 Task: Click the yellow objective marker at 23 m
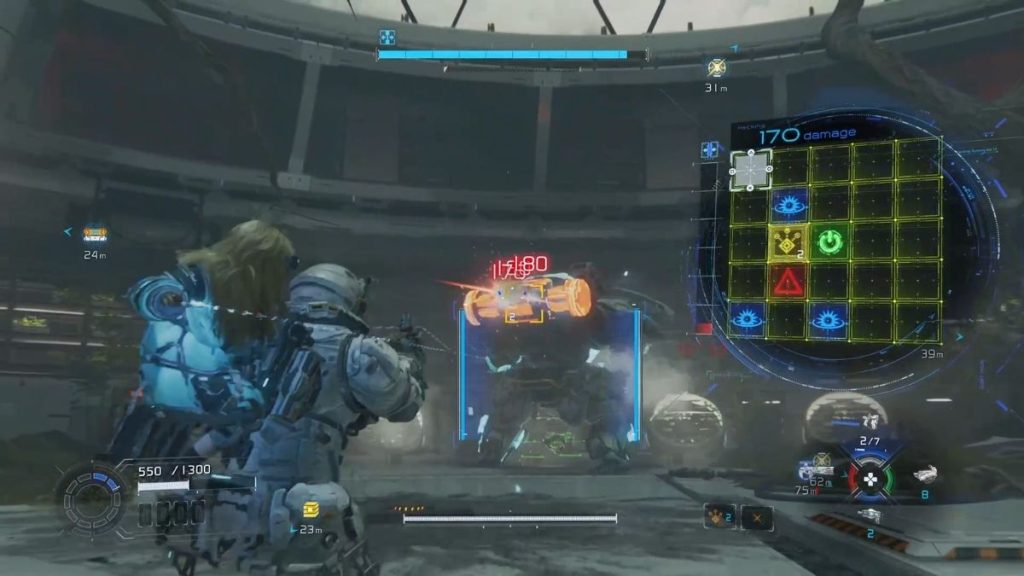tap(309, 510)
